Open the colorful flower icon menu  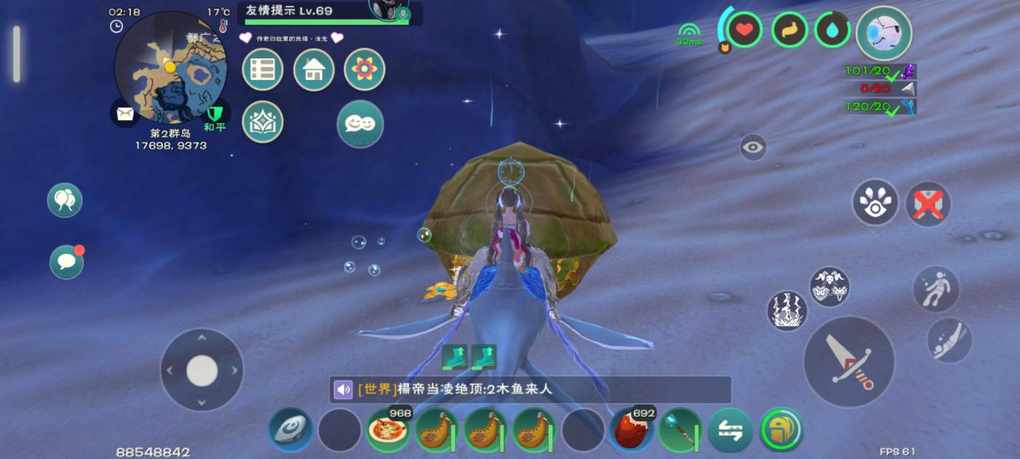(364, 70)
